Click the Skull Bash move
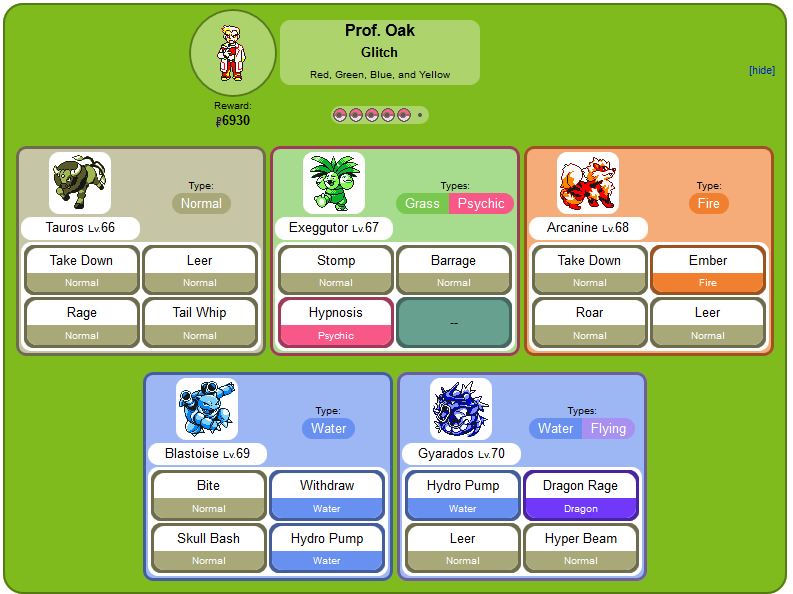 point(209,539)
